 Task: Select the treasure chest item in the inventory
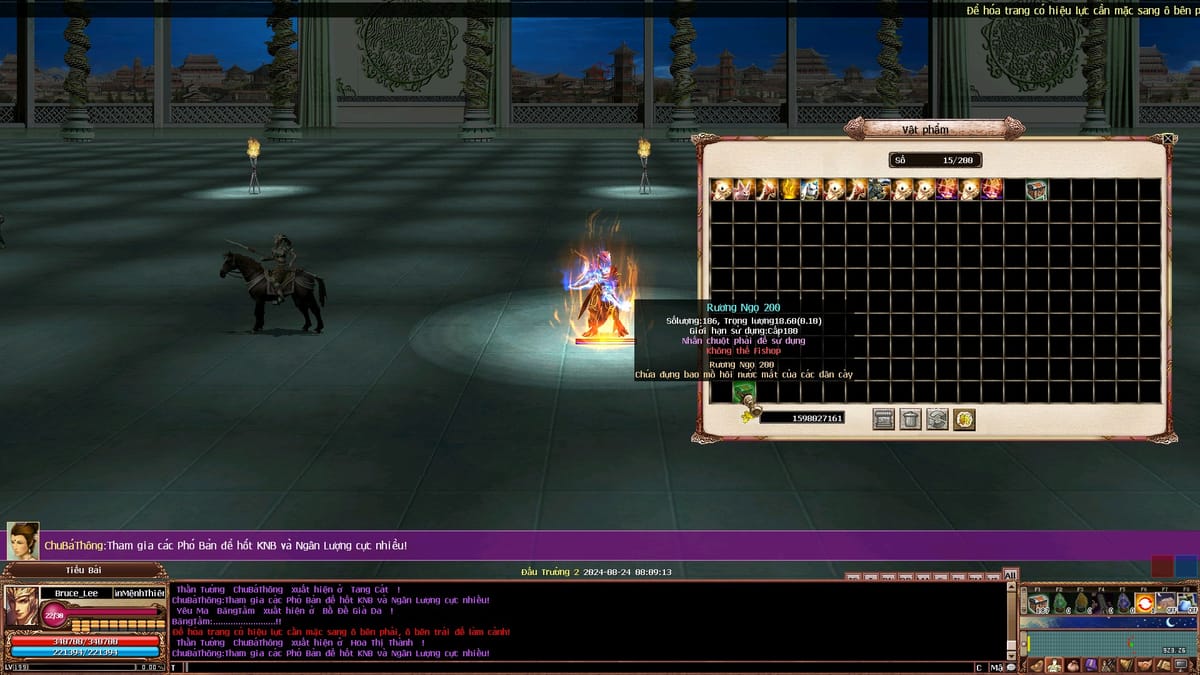1037,189
